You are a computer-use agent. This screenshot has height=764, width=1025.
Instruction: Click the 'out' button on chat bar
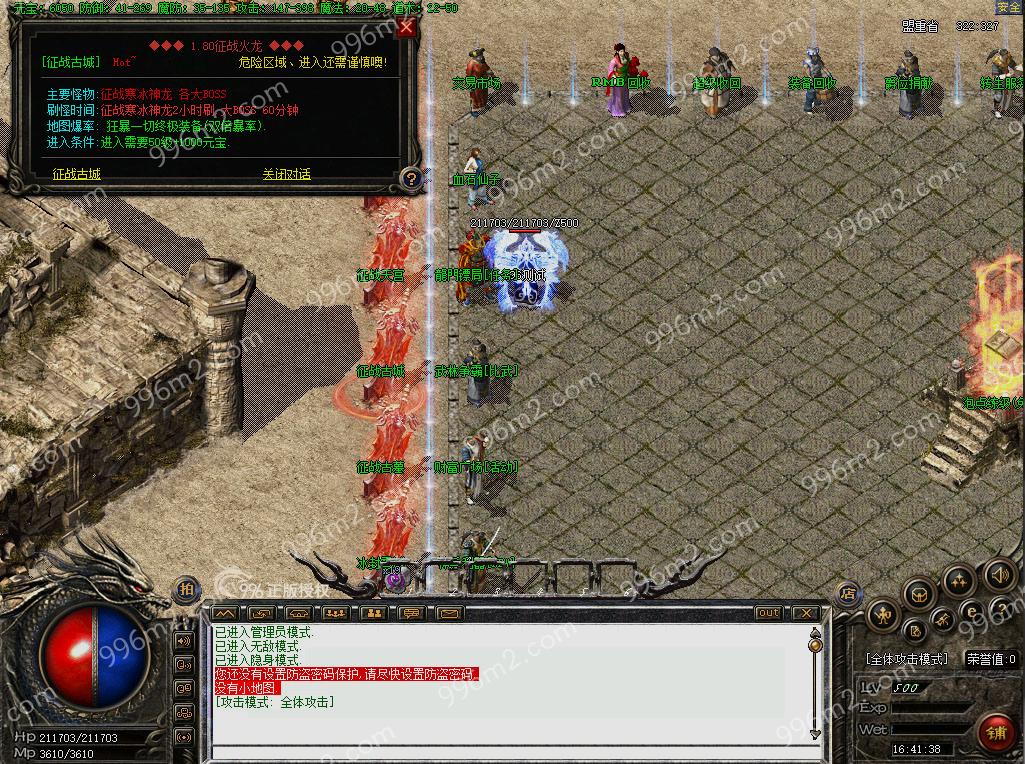coord(769,612)
